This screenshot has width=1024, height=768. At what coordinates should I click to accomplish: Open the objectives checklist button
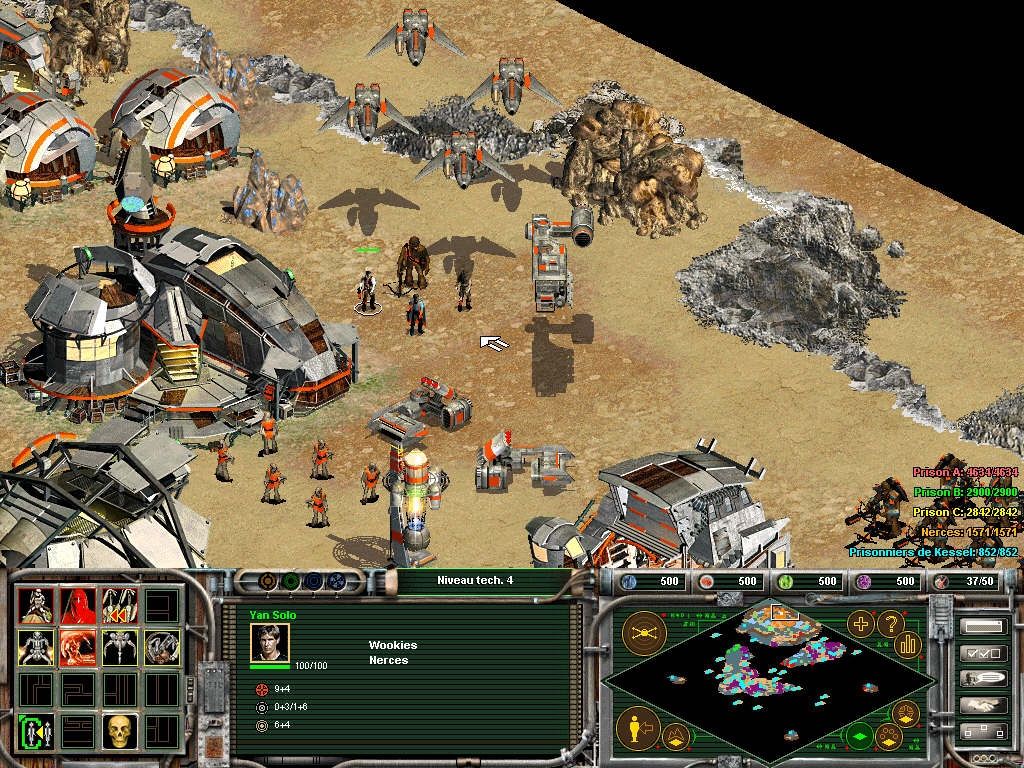pyautogui.click(x=982, y=653)
